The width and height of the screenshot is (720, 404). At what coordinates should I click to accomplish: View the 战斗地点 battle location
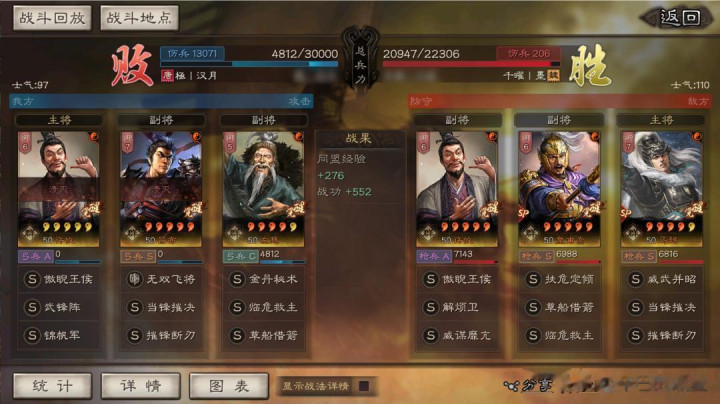[139, 17]
